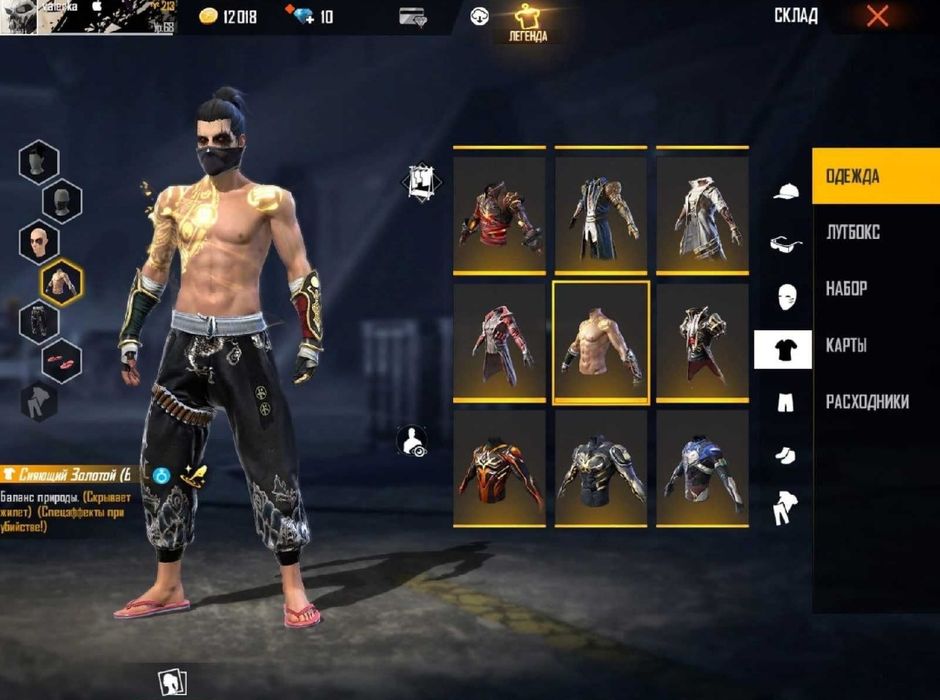Pick the white hooded coat item
The height and width of the screenshot is (700, 940).
coord(702,213)
